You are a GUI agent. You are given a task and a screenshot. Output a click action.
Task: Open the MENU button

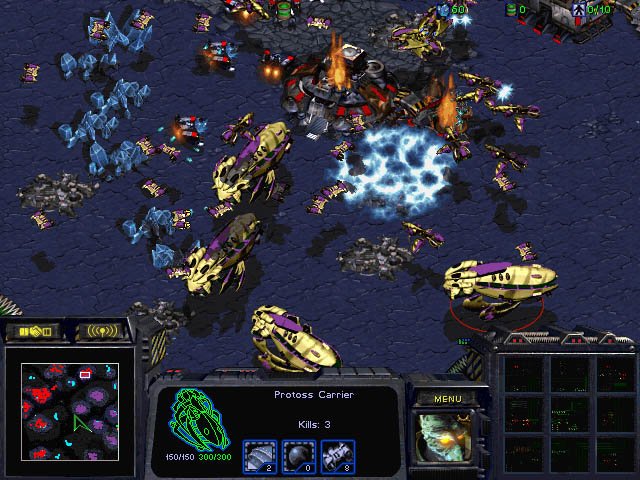tap(447, 398)
